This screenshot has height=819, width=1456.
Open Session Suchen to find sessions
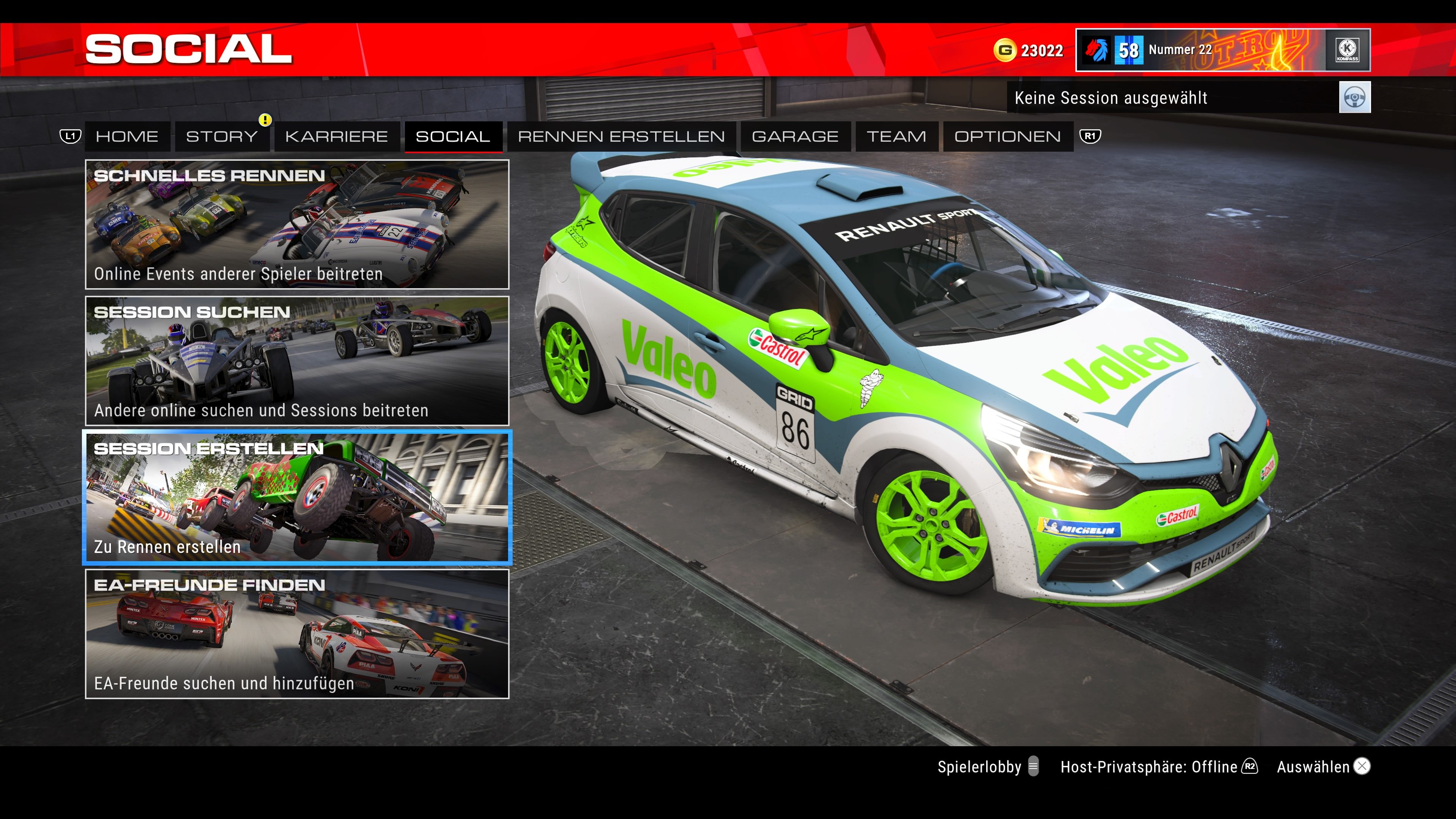(298, 361)
